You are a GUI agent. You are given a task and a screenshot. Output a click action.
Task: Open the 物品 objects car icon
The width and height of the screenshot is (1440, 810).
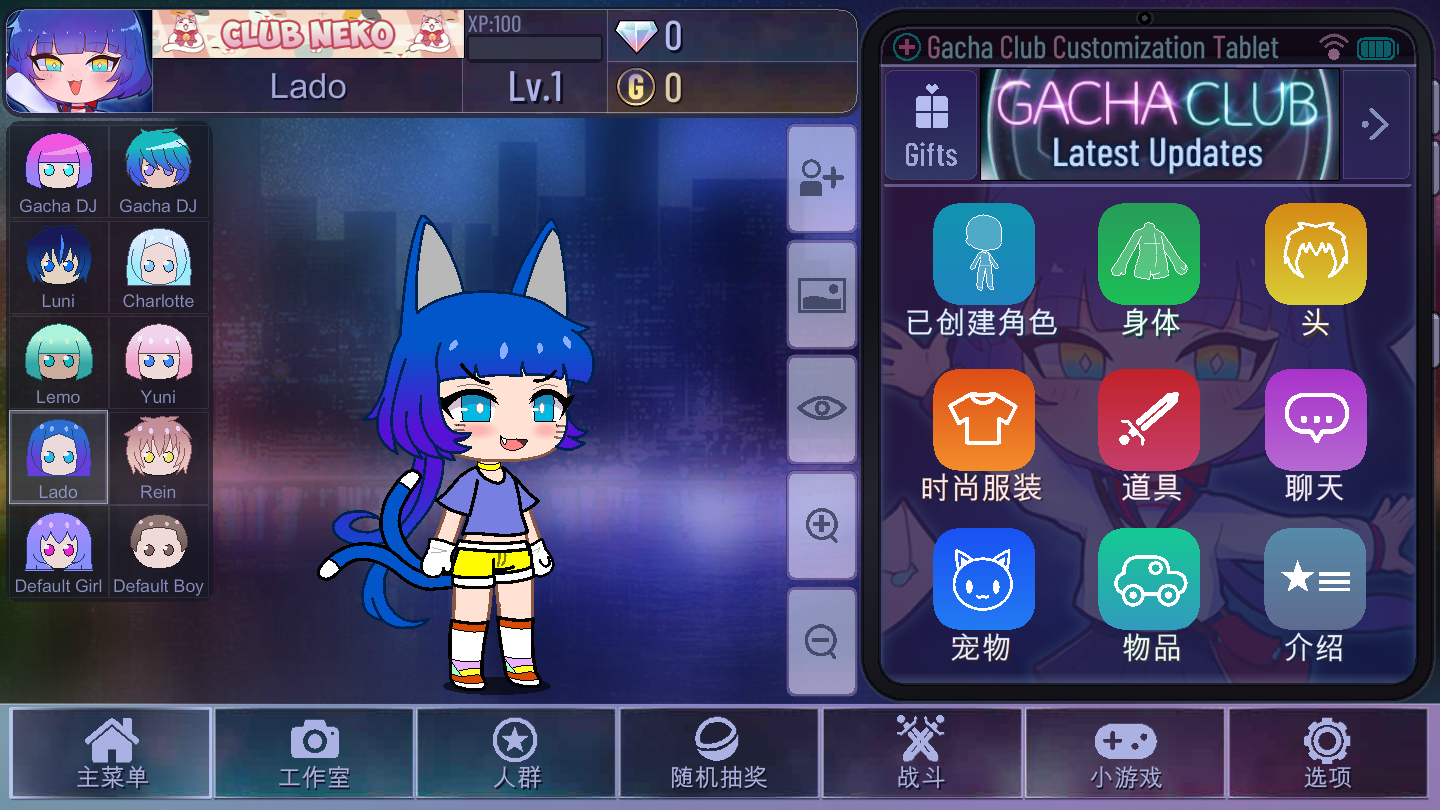pos(1148,578)
